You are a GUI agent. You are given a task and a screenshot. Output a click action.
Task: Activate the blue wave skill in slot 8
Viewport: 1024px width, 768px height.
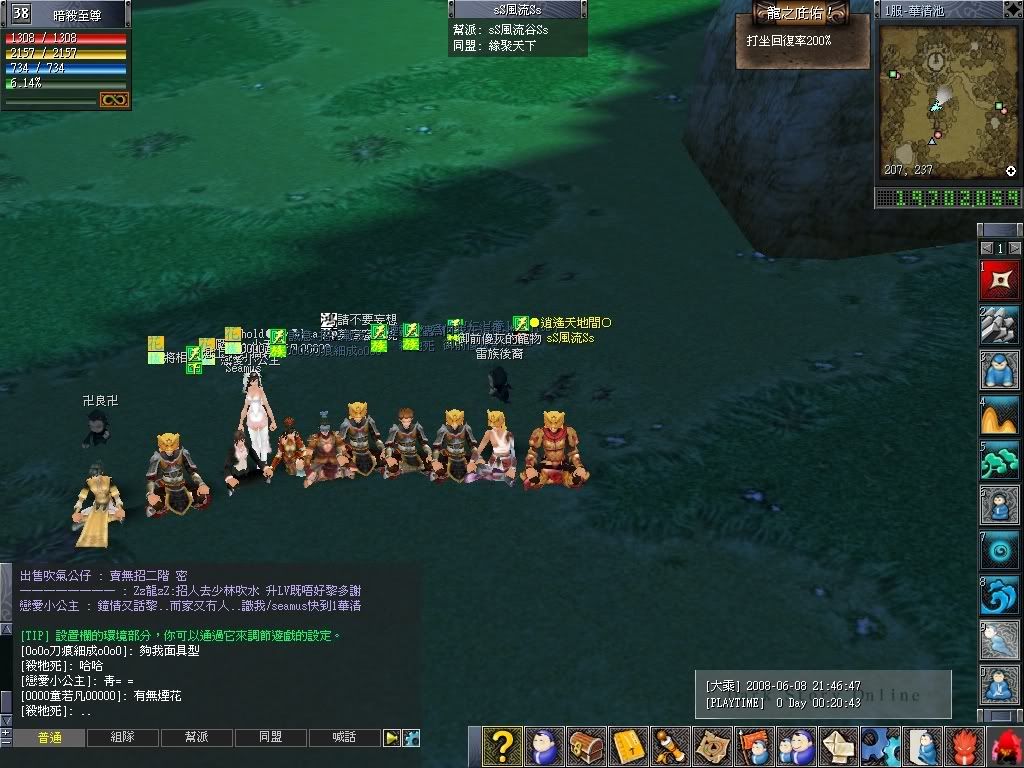tap(1000, 596)
